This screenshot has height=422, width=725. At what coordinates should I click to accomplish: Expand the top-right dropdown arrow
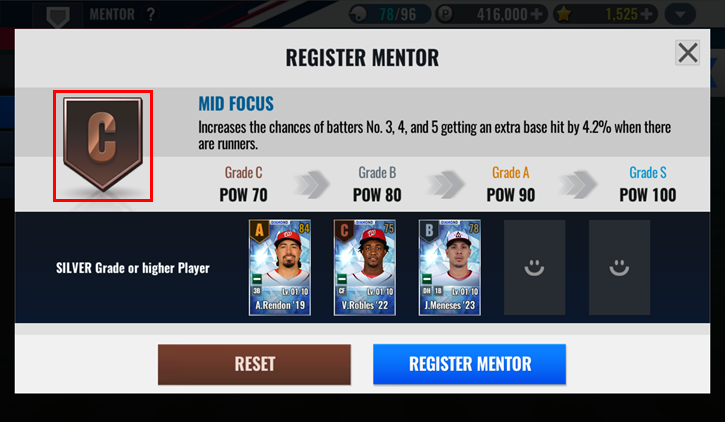click(681, 15)
